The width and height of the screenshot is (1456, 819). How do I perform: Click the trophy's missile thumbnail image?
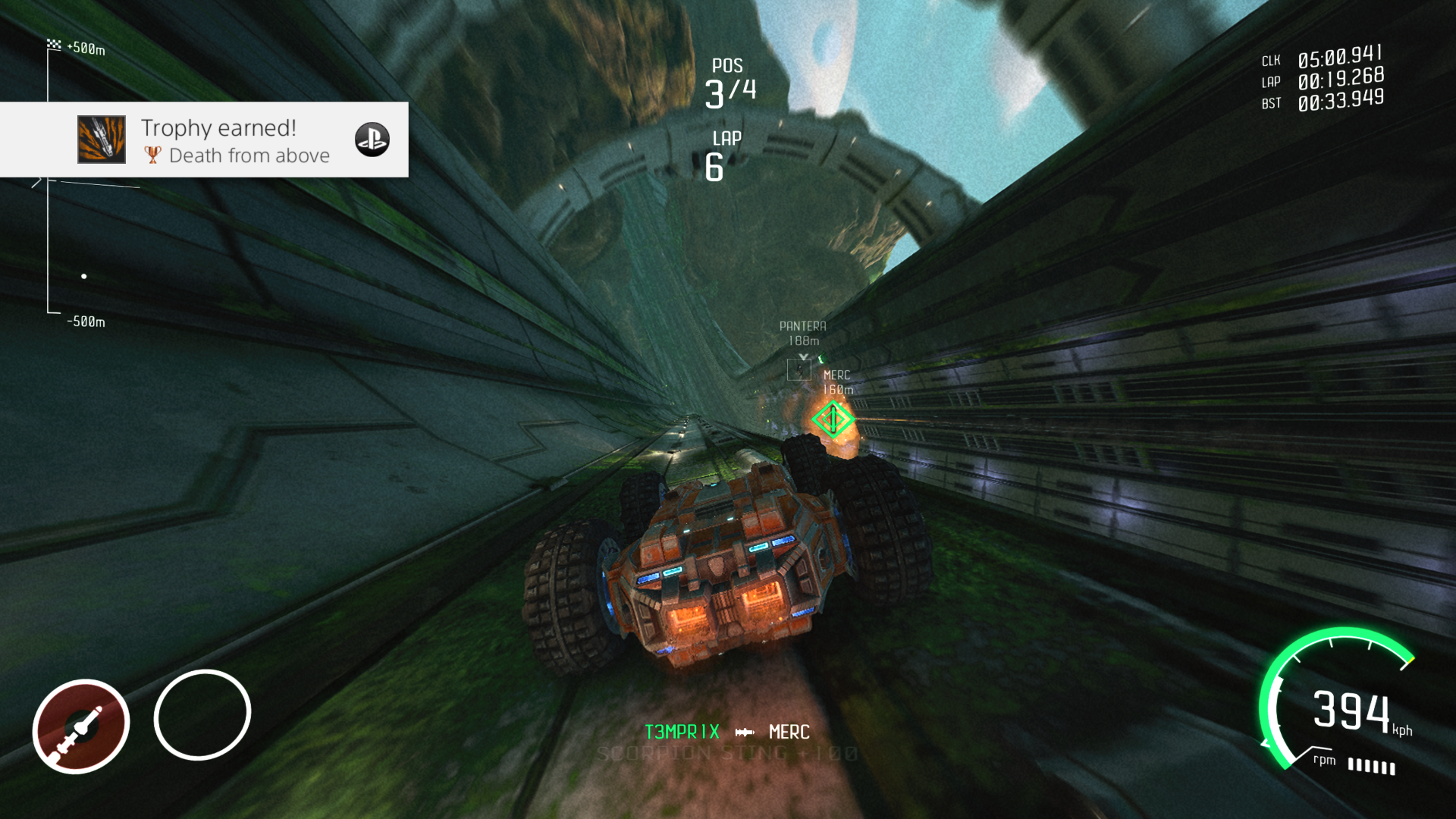(102, 140)
